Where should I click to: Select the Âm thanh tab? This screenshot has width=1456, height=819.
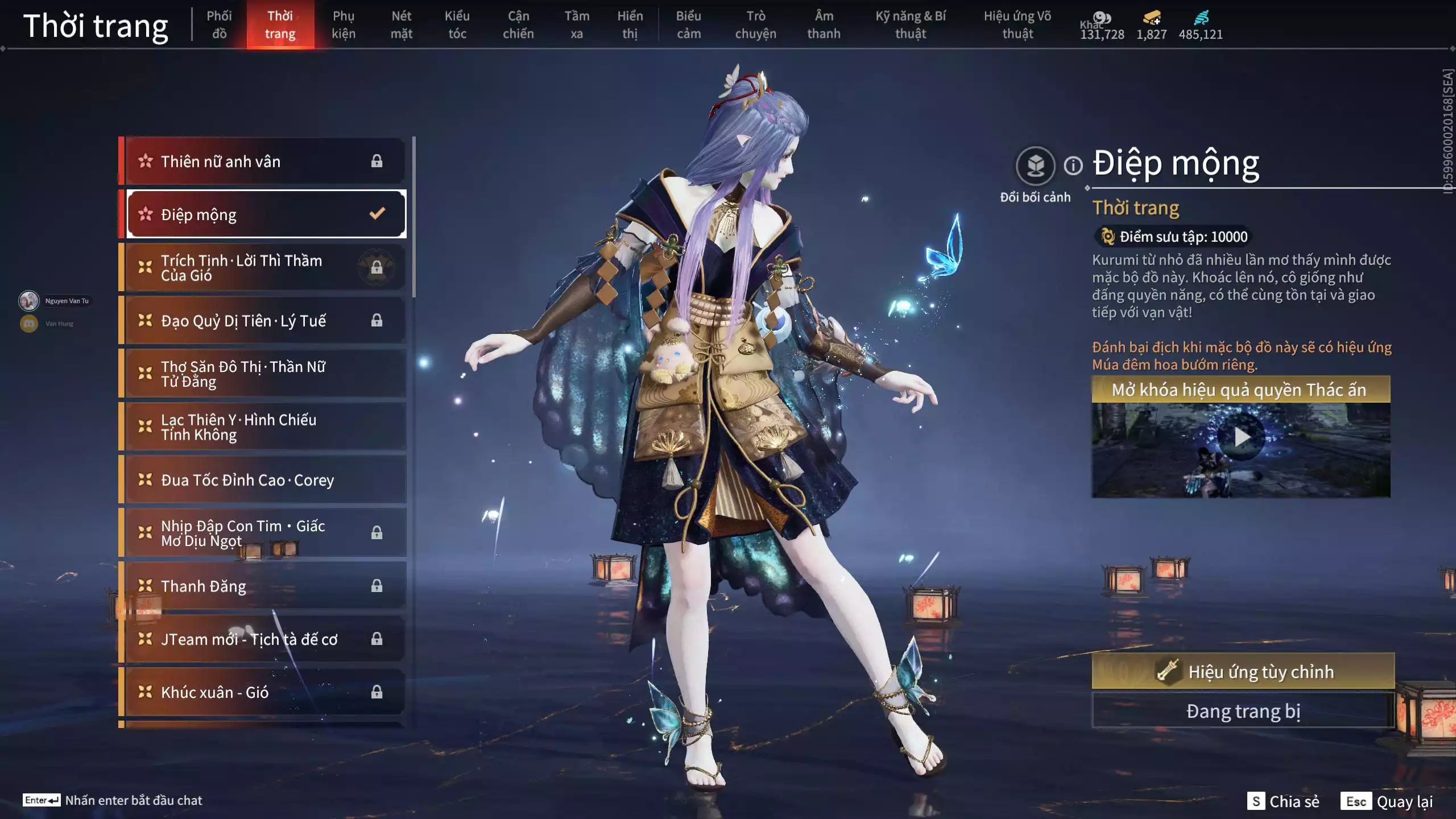(x=824, y=24)
